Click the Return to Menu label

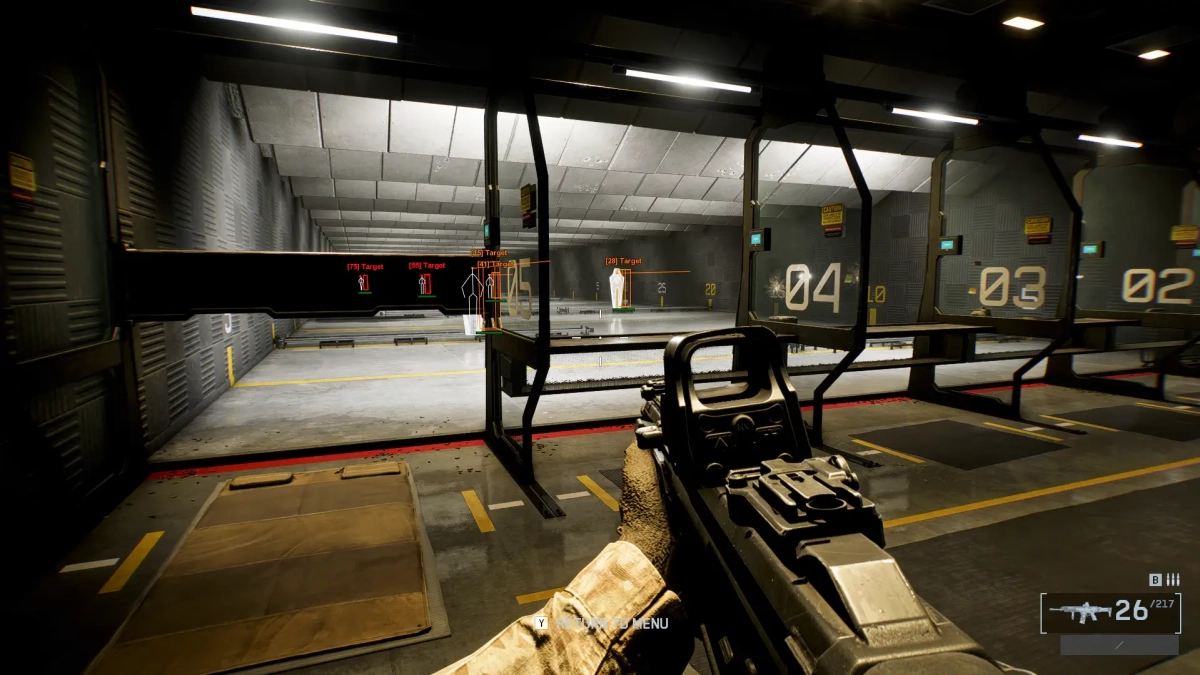tap(610, 623)
